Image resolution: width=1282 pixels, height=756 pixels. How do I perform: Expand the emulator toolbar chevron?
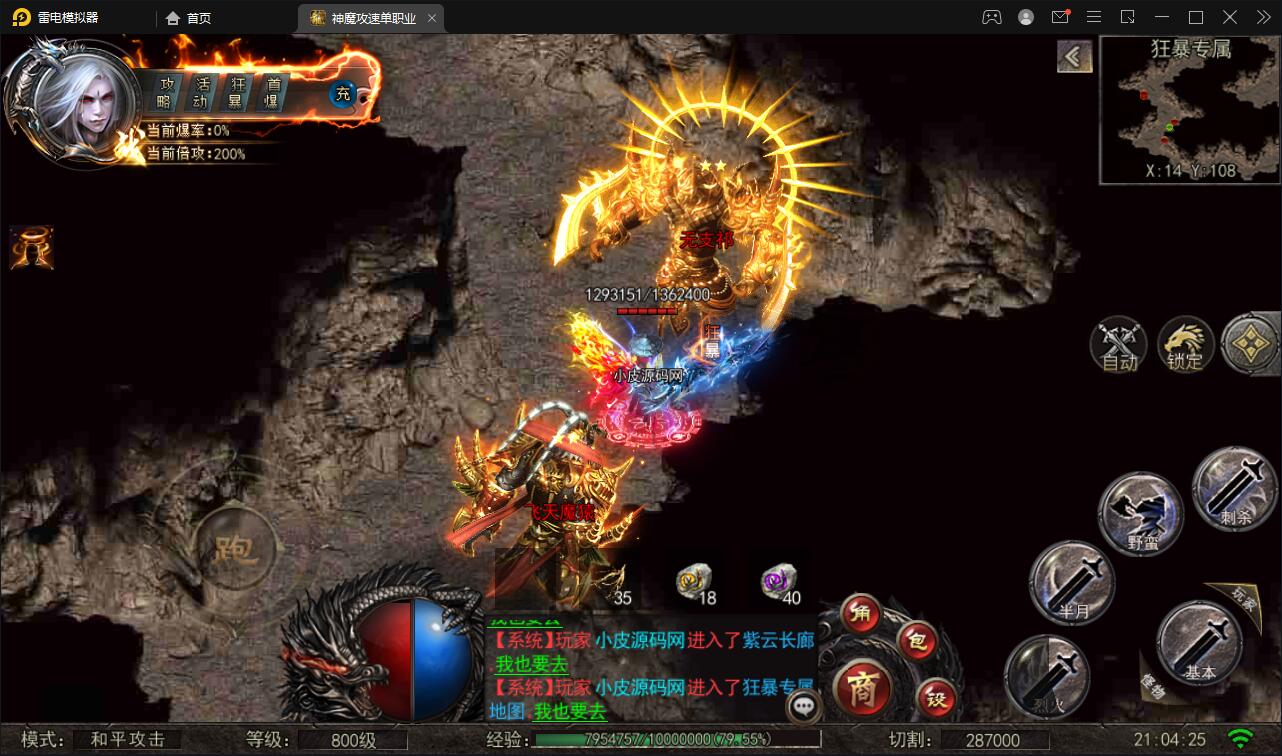tap(1262, 17)
